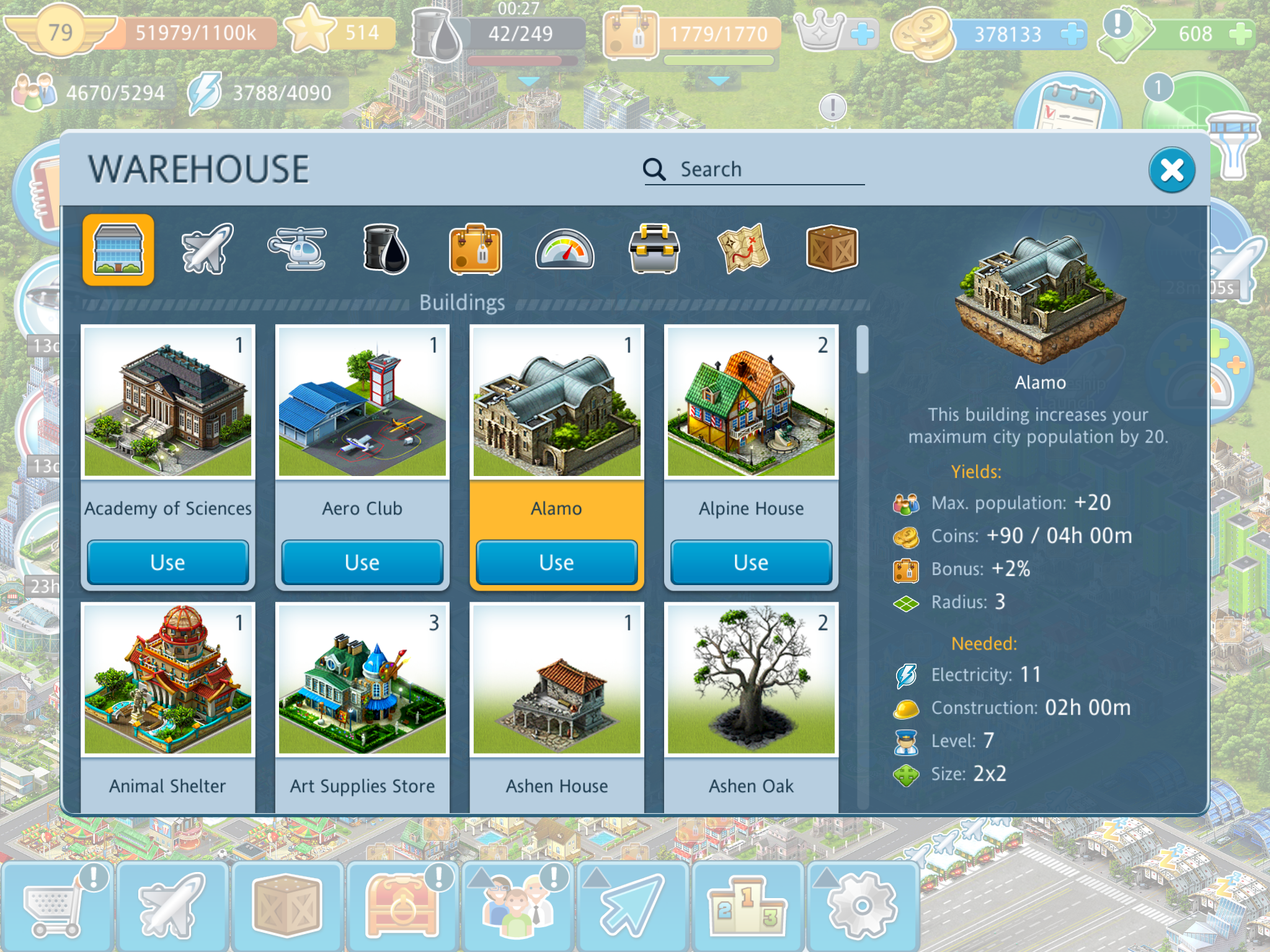Screen dimensions: 1270x952
Task: Switch to the treasure map tab
Action: pyautogui.click(x=743, y=249)
